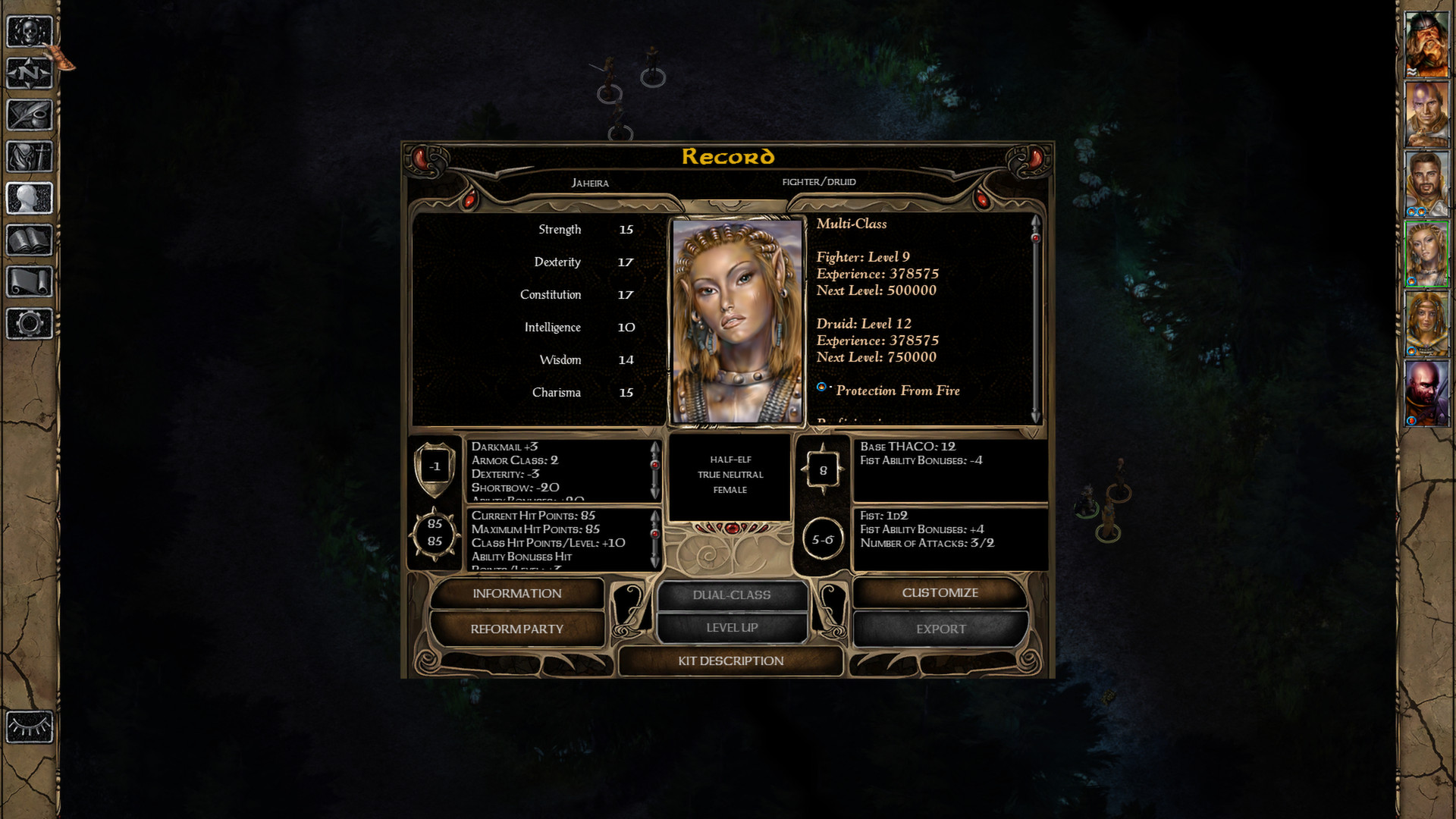
Task: Open the Customize menu
Action: (940, 593)
